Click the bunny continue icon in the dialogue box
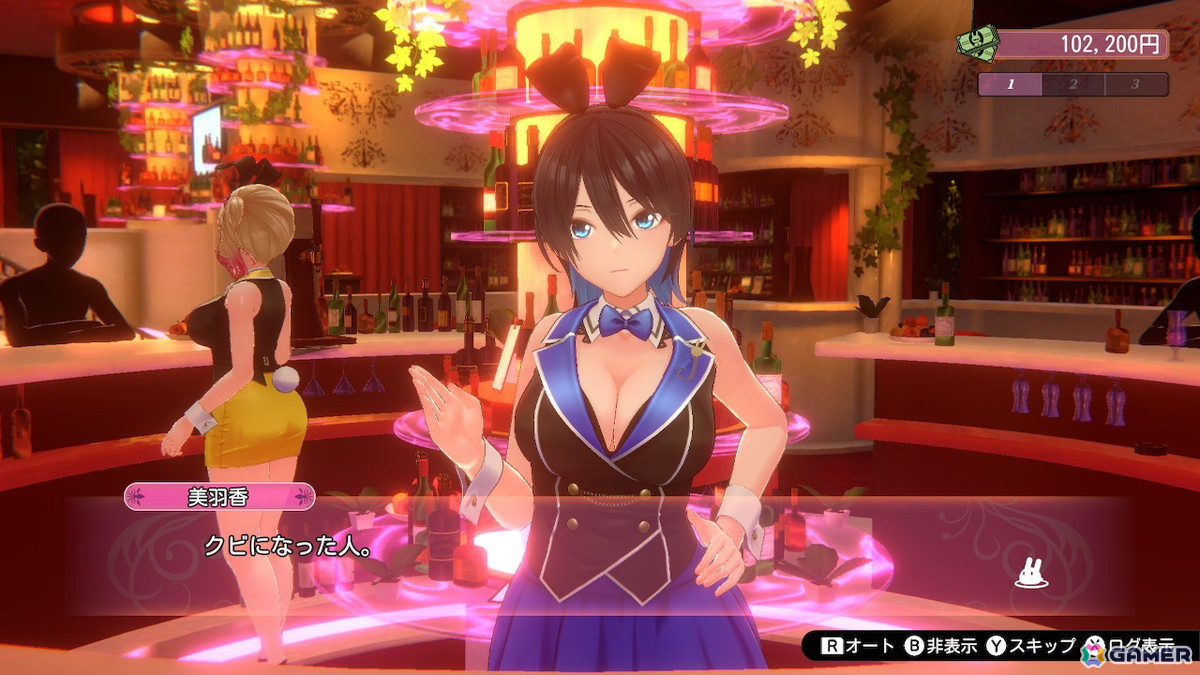 (x=1030, y=574)
